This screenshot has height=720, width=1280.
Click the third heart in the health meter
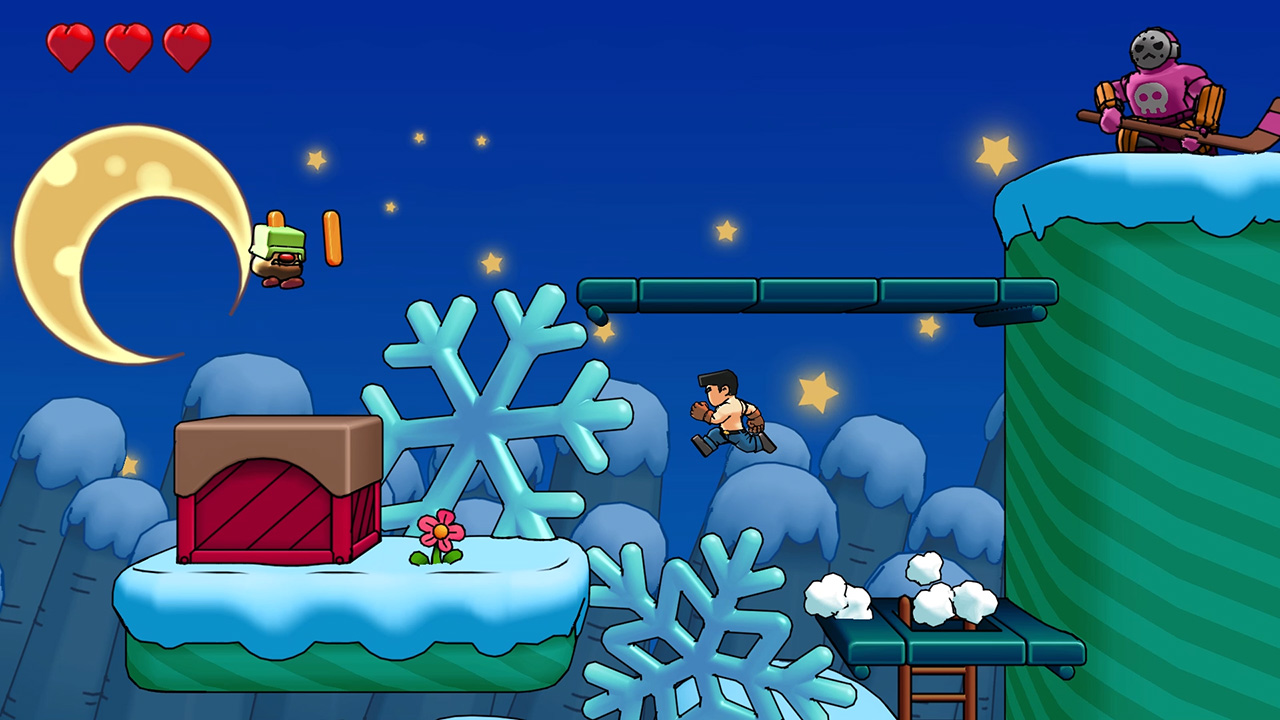coord(185,46)
